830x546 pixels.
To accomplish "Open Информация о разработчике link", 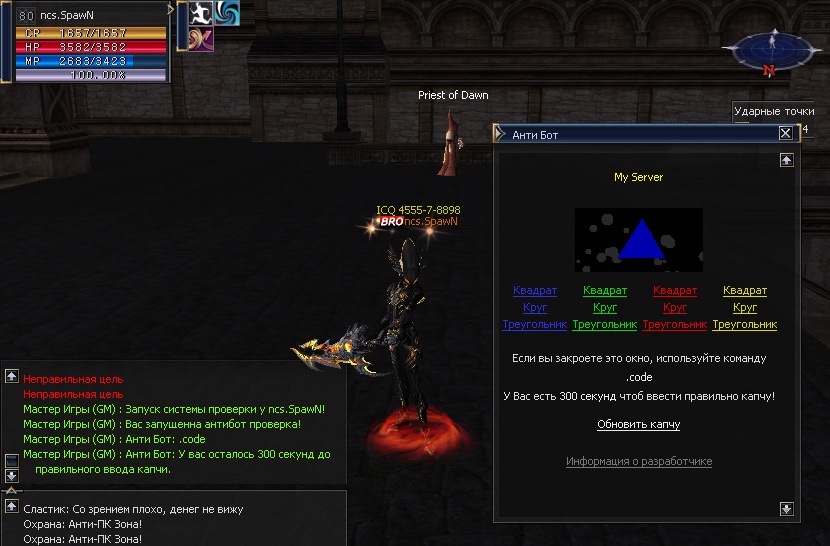I will click(x=639, y=462).
